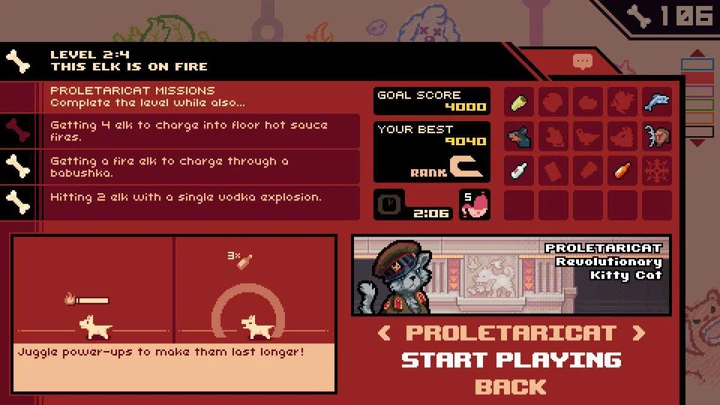Select the snowflake item slot
Screen dimensions: 720x405
tap(656, 170)
